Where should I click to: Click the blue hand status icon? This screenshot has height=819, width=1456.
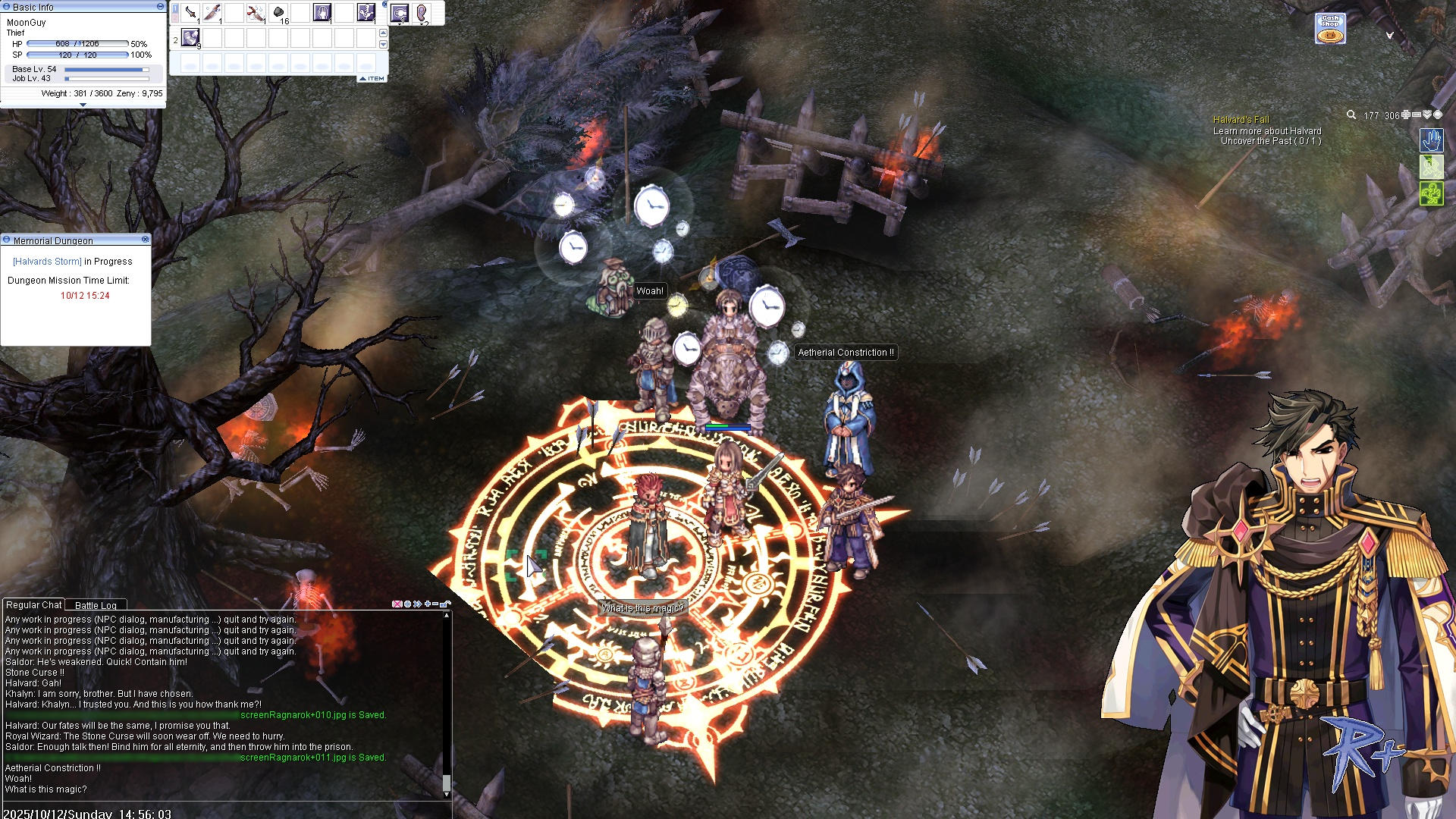click(x=1431, y=140)
